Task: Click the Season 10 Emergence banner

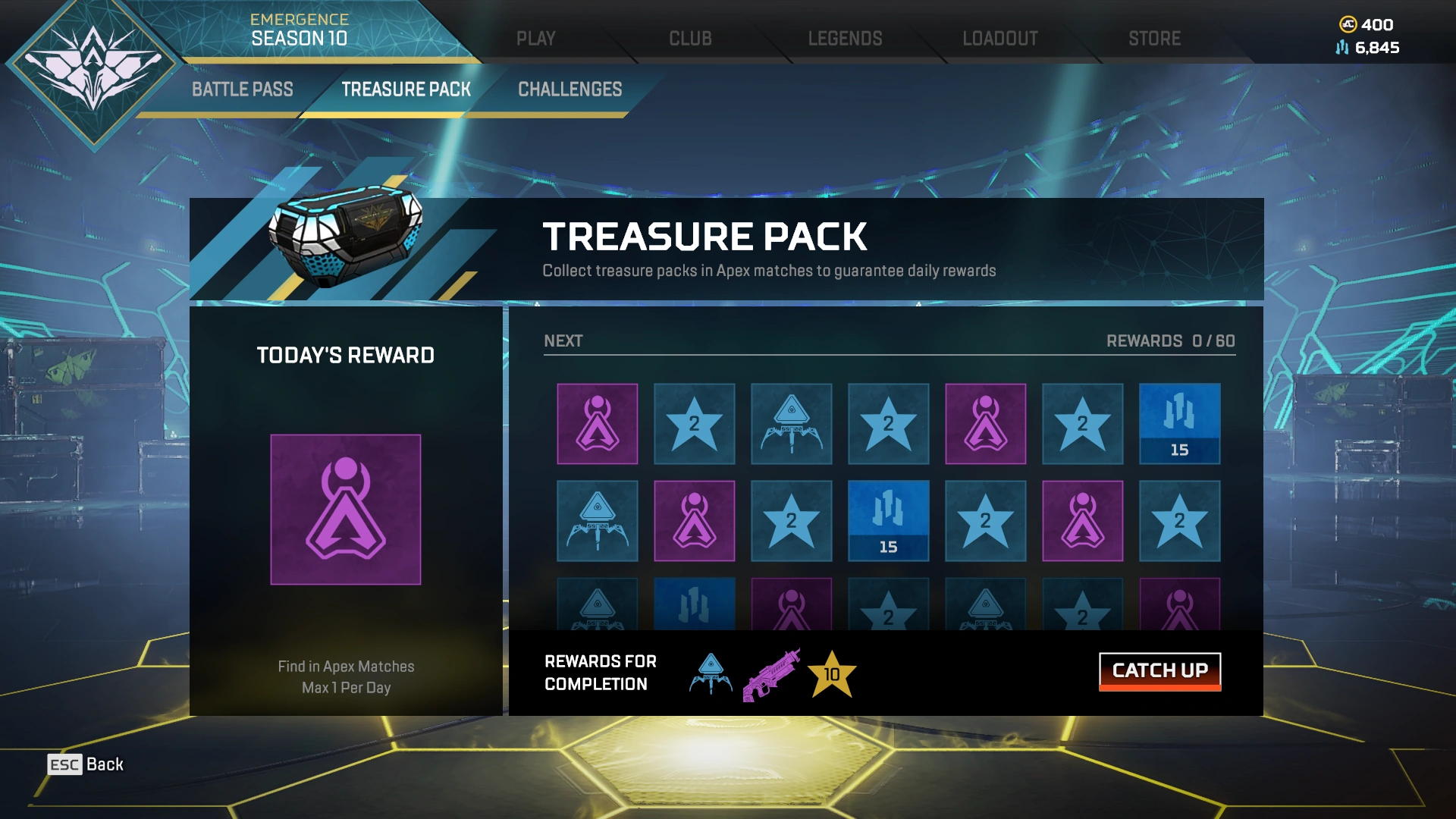Action: pos(300,30)
